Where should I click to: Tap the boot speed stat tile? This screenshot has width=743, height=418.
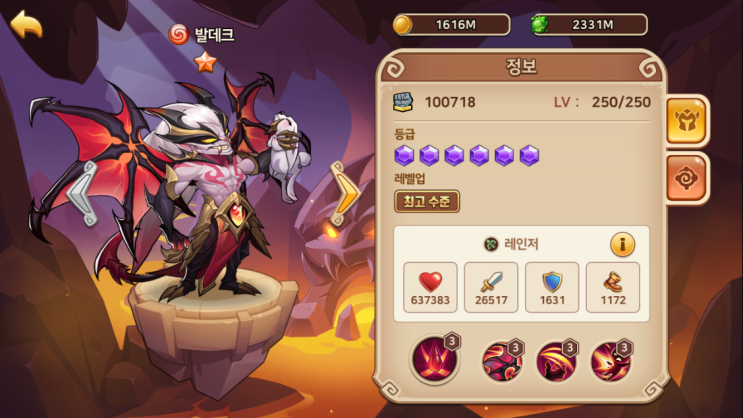612,287
